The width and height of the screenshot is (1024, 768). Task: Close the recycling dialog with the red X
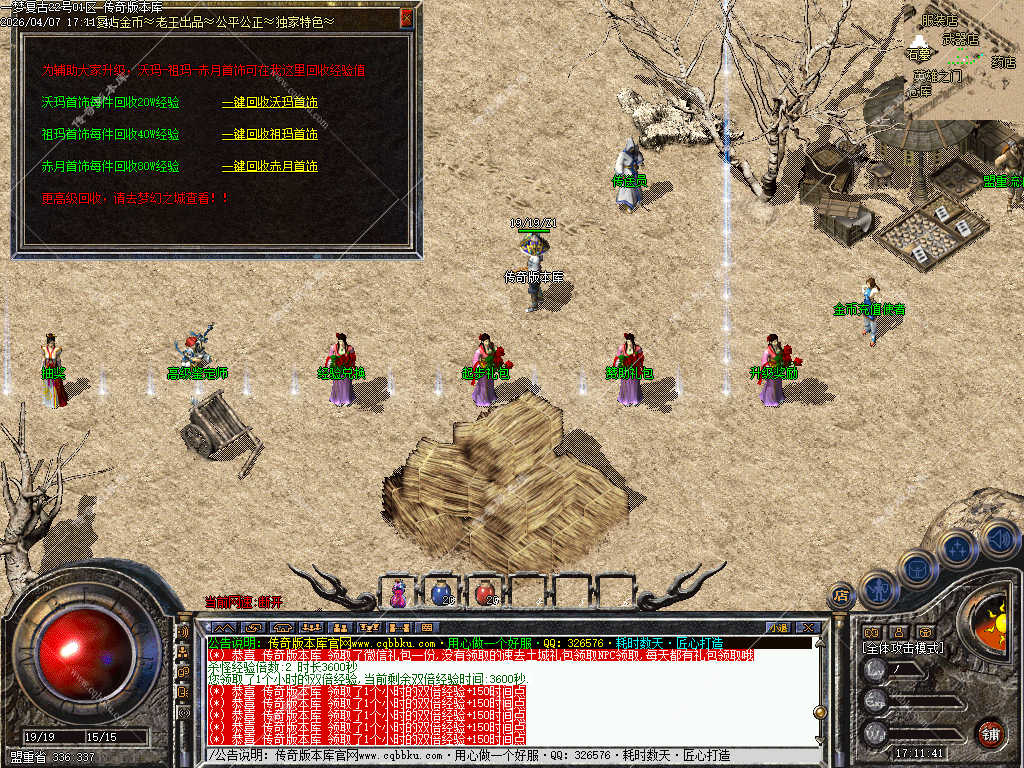(x=406, y=18)
